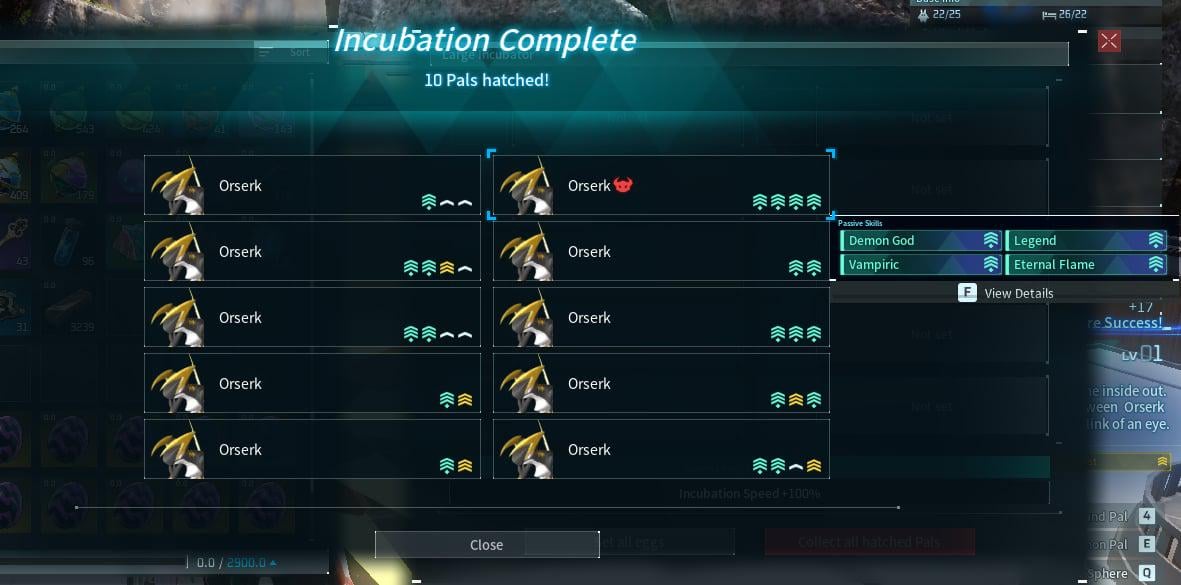Click the red X close button
This screenshot has width=1181, height=585.
pos(1109,41)
